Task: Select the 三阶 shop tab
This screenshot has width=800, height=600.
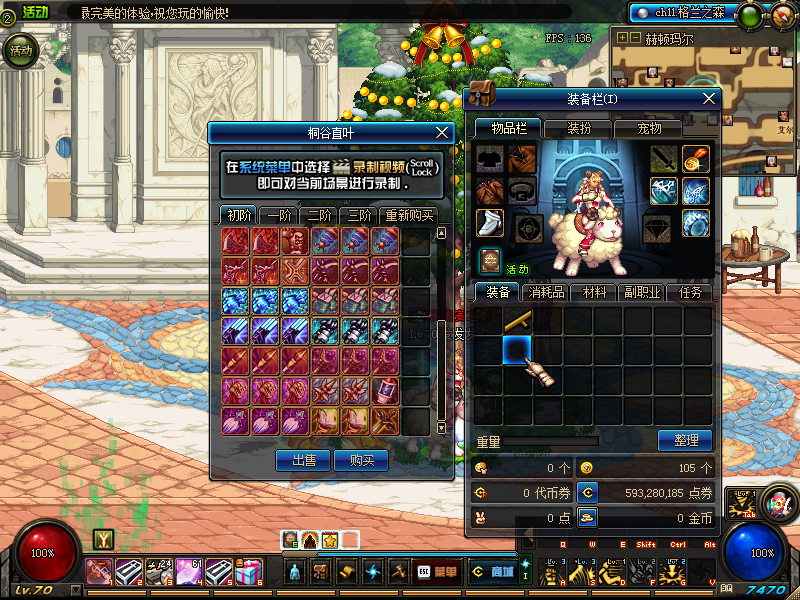Action: [x=358, y=215]
